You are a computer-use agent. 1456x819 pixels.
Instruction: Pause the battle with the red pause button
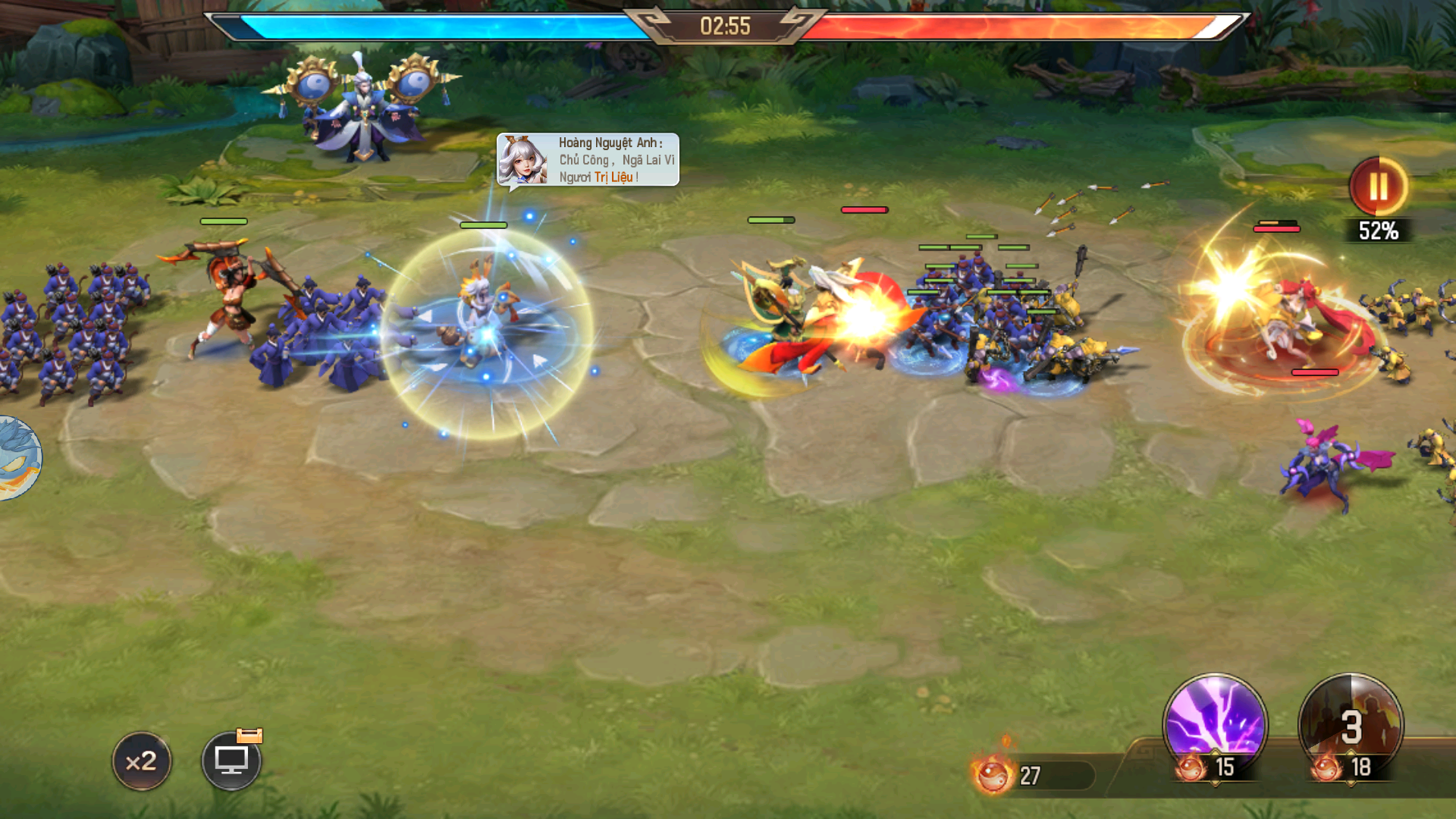point(1378,187)
